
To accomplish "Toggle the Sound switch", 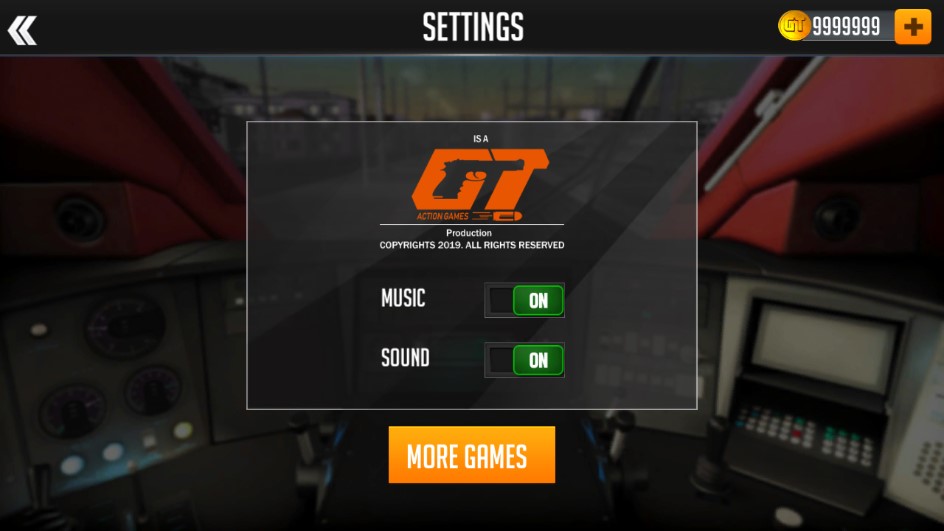I will pyautogui.click(x=524, y=360).
